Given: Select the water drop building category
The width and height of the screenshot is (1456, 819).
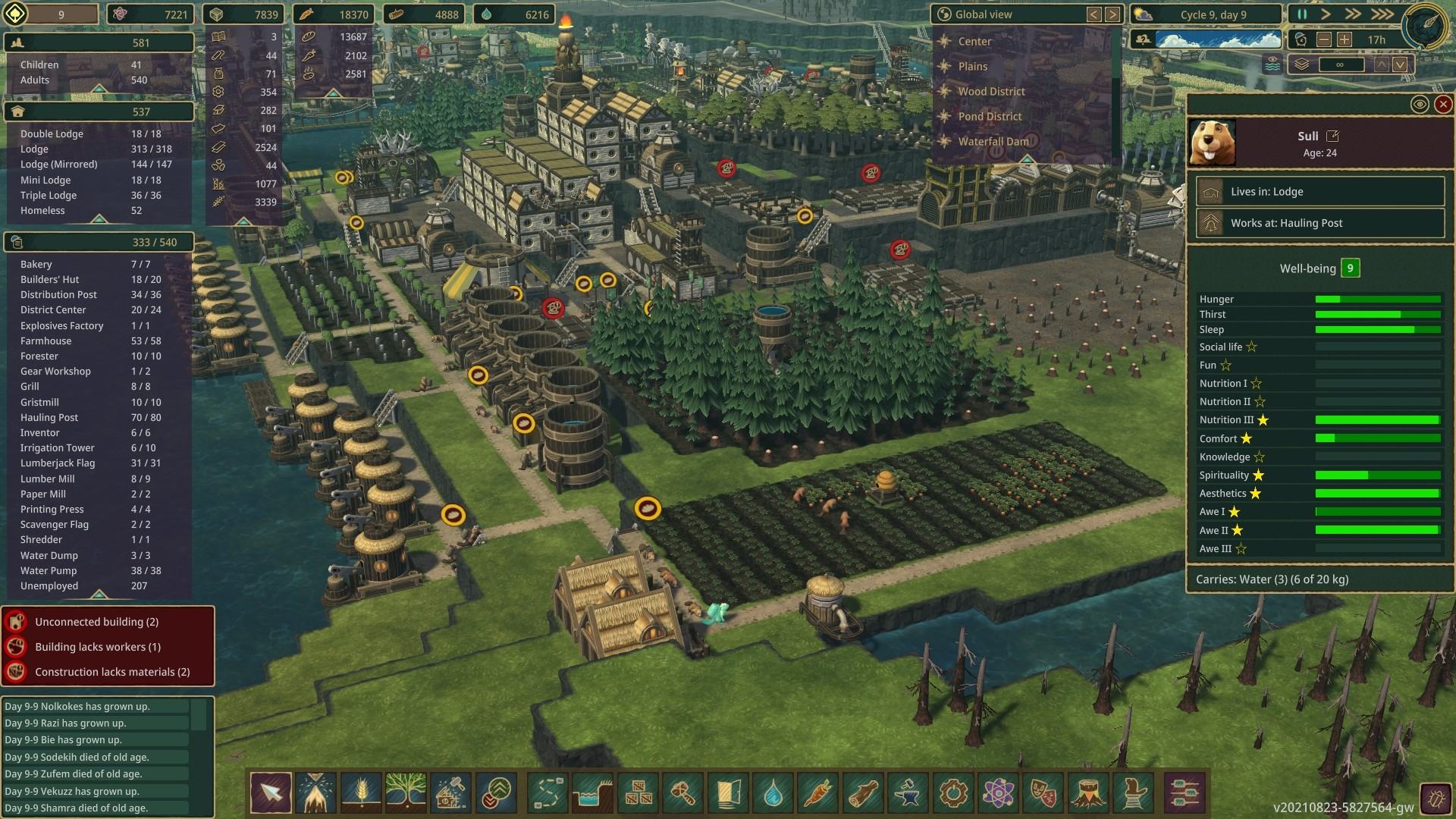Looking at the screenshot, I should [x=773, y=793].
